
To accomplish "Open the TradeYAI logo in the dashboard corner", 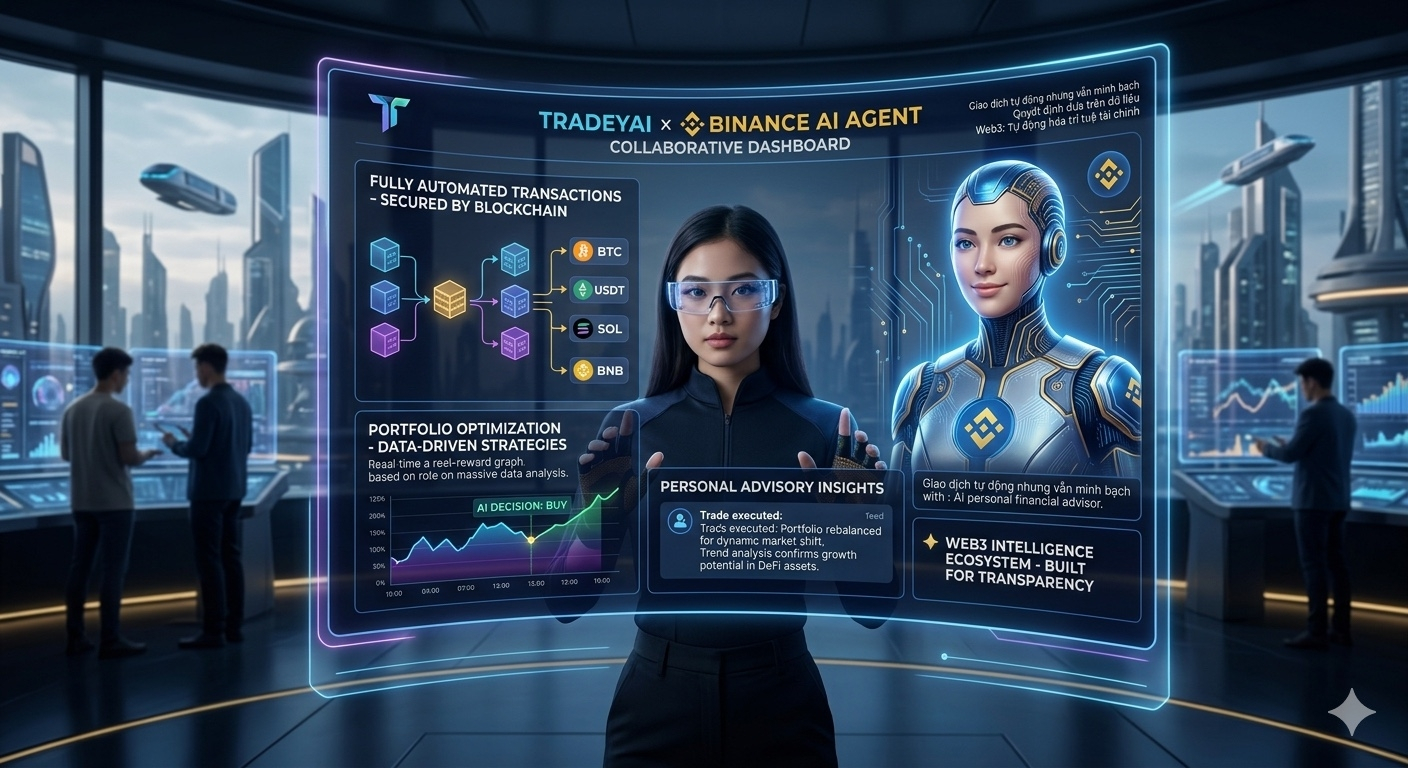I will click(x=388, y=110).
